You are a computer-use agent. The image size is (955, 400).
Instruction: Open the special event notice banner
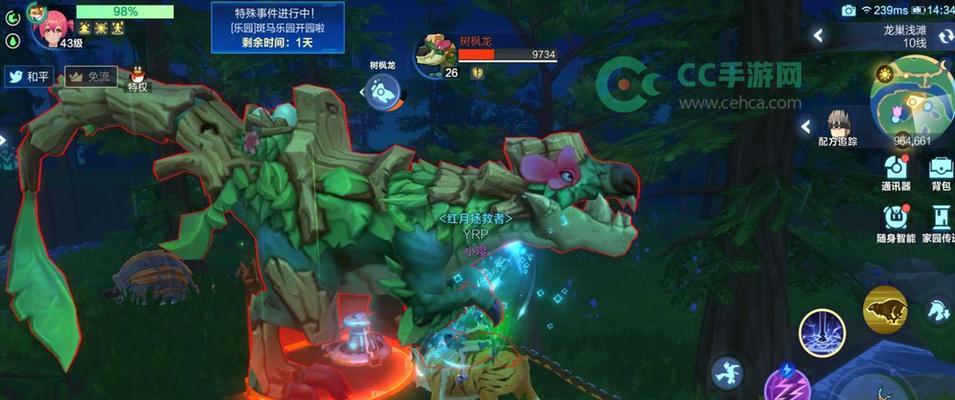pyautogui.click(x=277, y=29)
